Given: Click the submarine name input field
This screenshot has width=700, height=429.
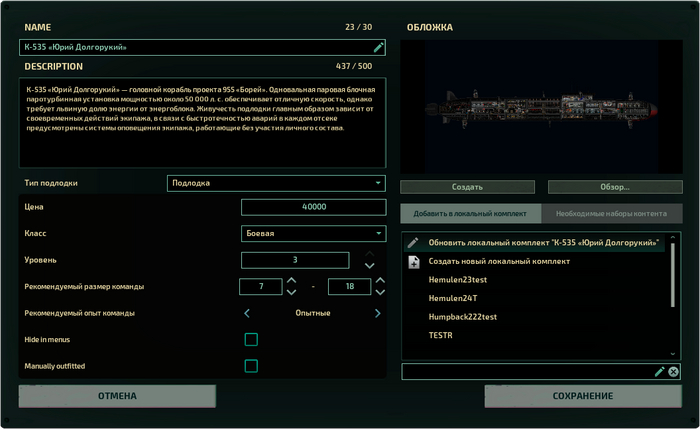Looking at the screenshot, I should (195, 47).
